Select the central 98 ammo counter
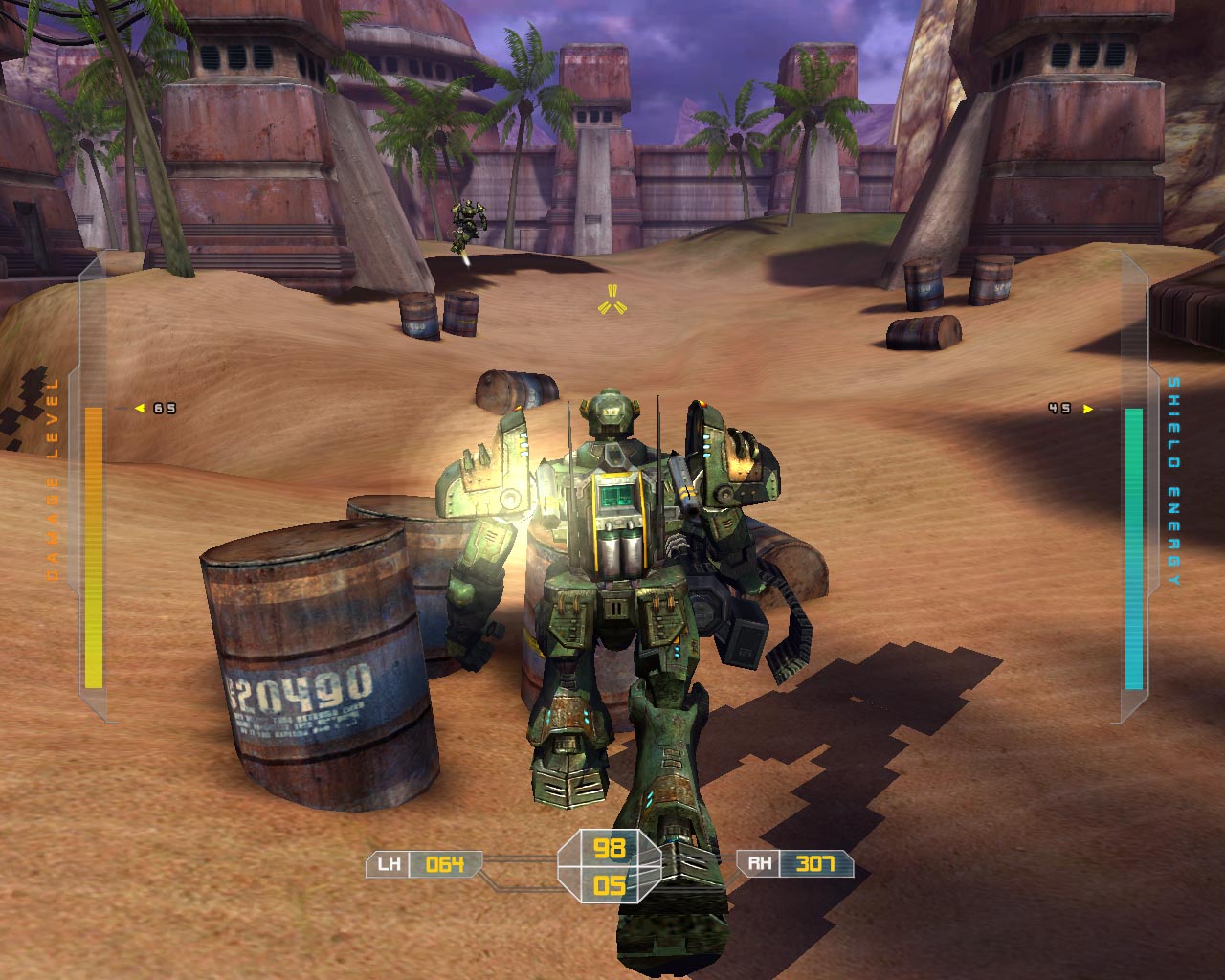Screen dimensions: 1225x980 (611, 848)
